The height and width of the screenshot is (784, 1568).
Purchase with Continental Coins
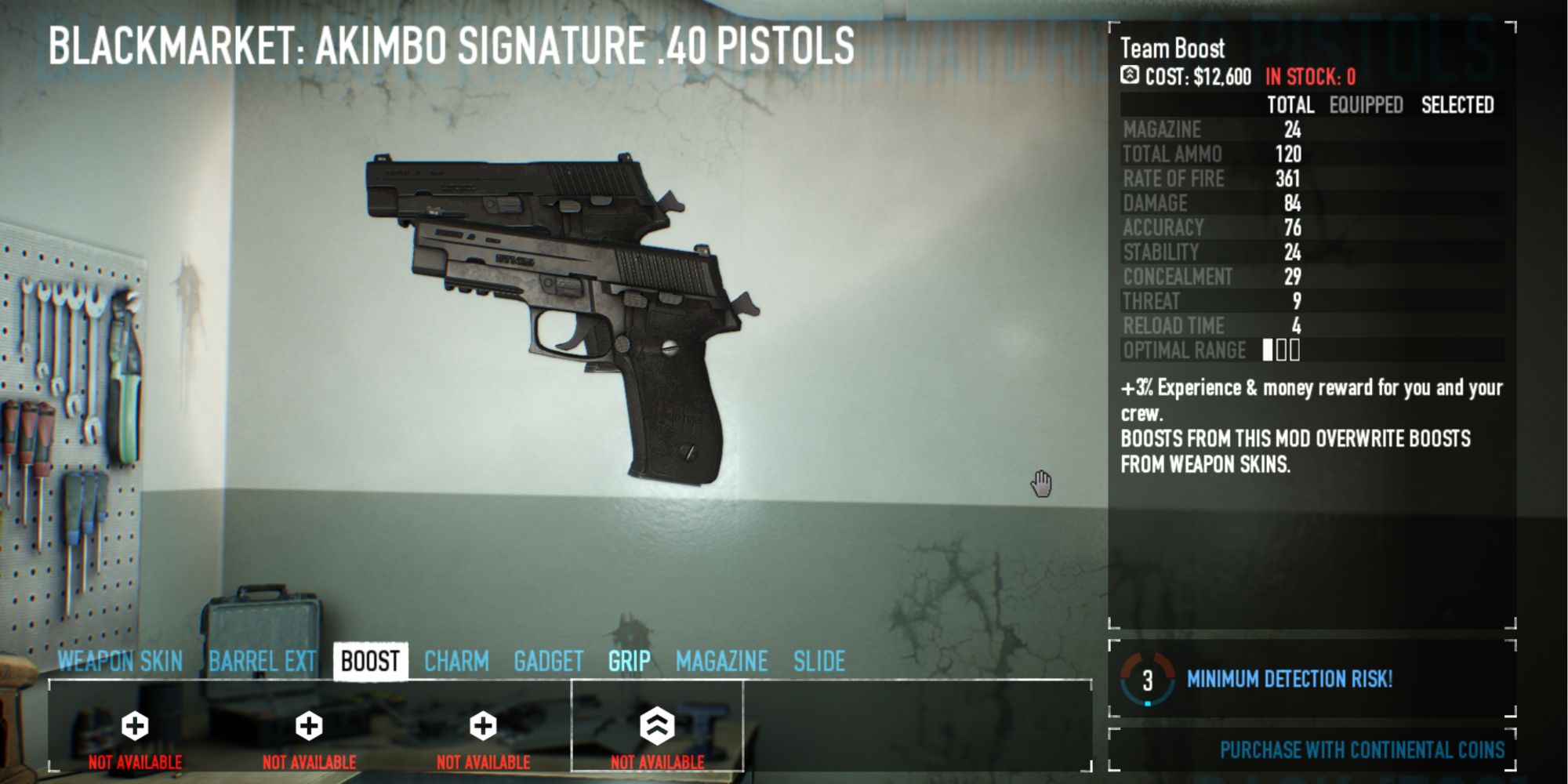pos(1362,750)
